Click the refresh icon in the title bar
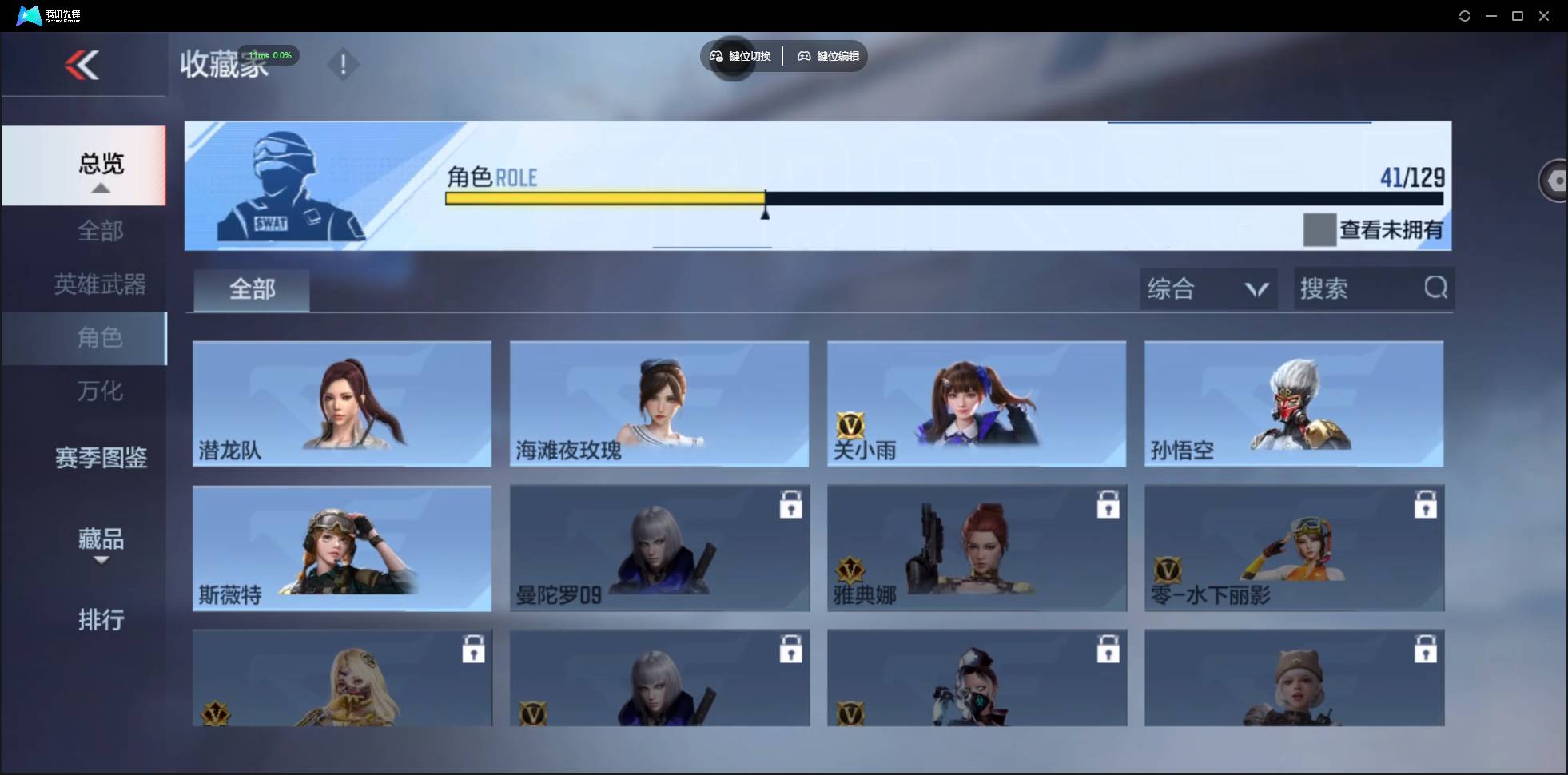Screen dimensions: 1568x775 [1465, 15]
